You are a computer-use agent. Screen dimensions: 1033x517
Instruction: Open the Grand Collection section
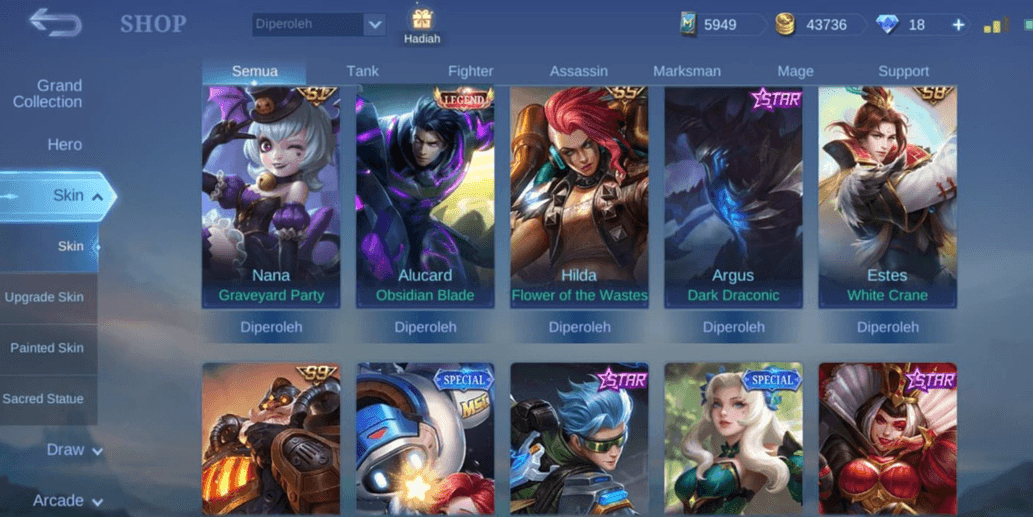pyautogui.click(x=48, y=94)
